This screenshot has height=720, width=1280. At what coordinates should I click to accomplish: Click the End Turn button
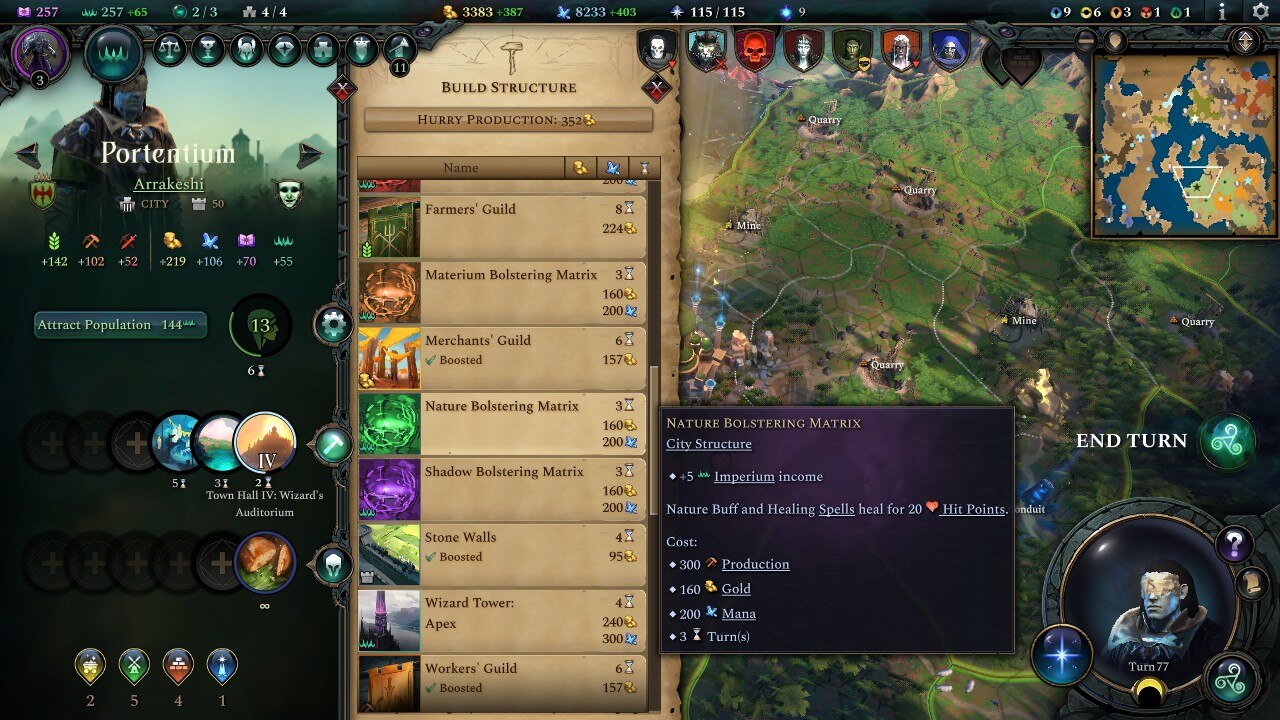1133,440
